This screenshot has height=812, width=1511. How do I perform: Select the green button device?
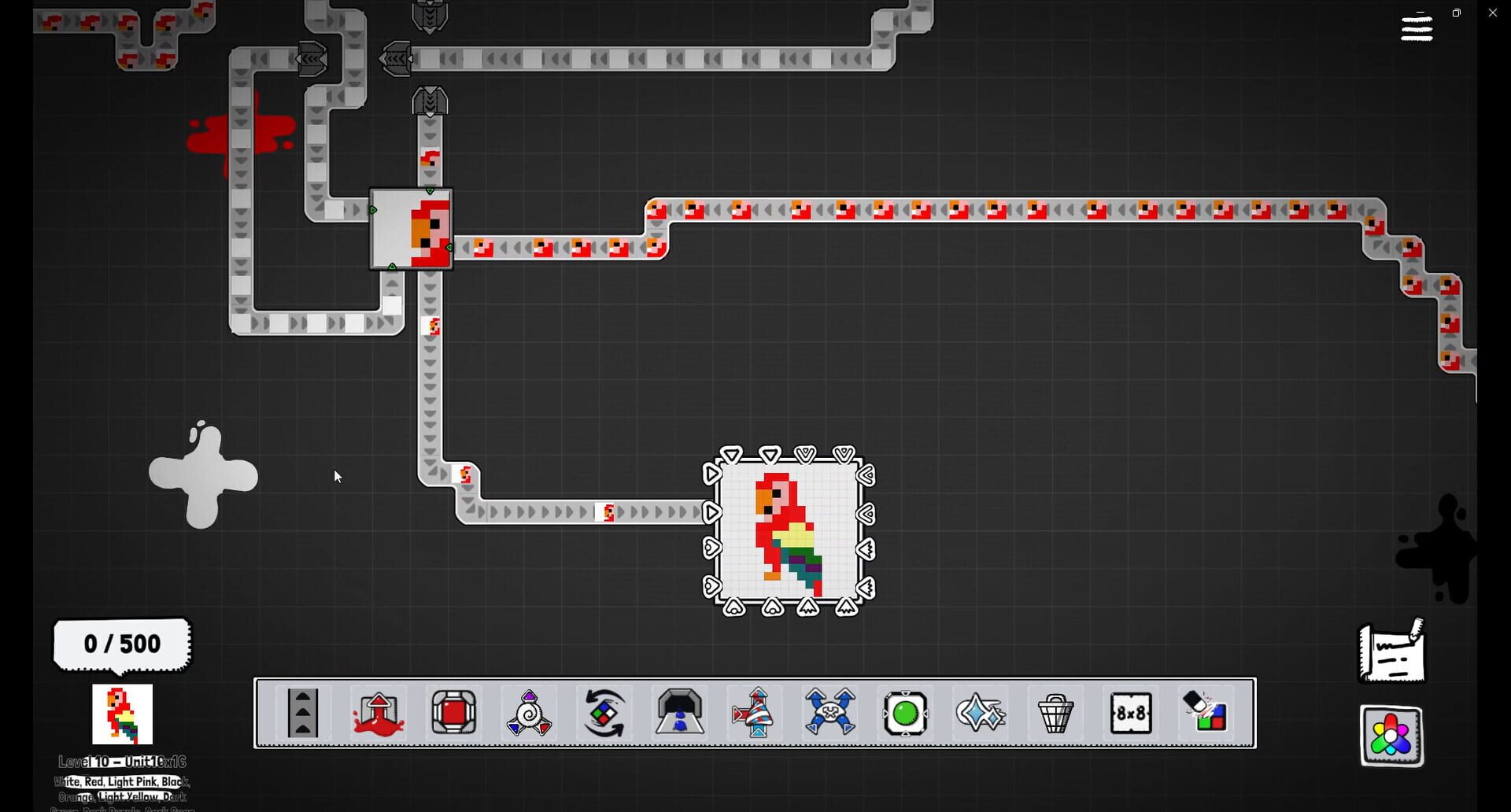tap(905, 714)
